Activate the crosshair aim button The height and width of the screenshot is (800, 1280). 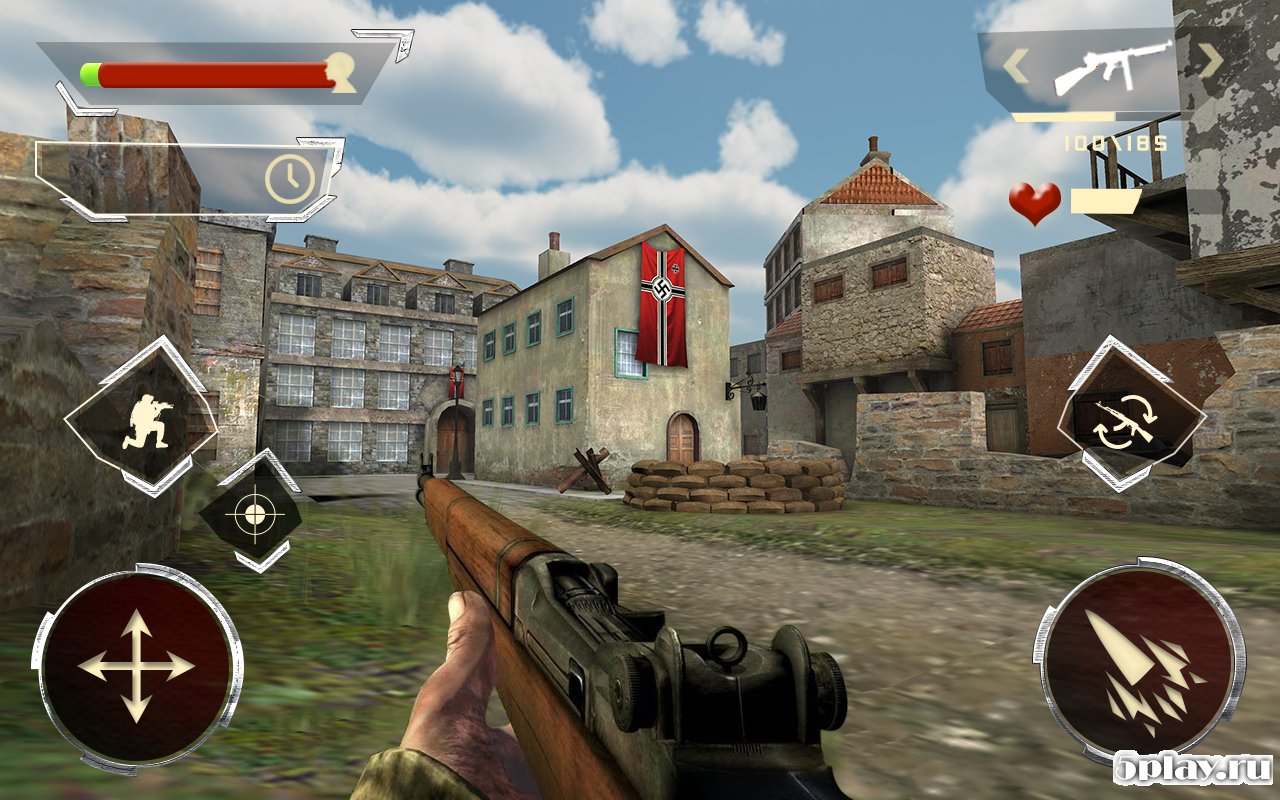(250, 513)
